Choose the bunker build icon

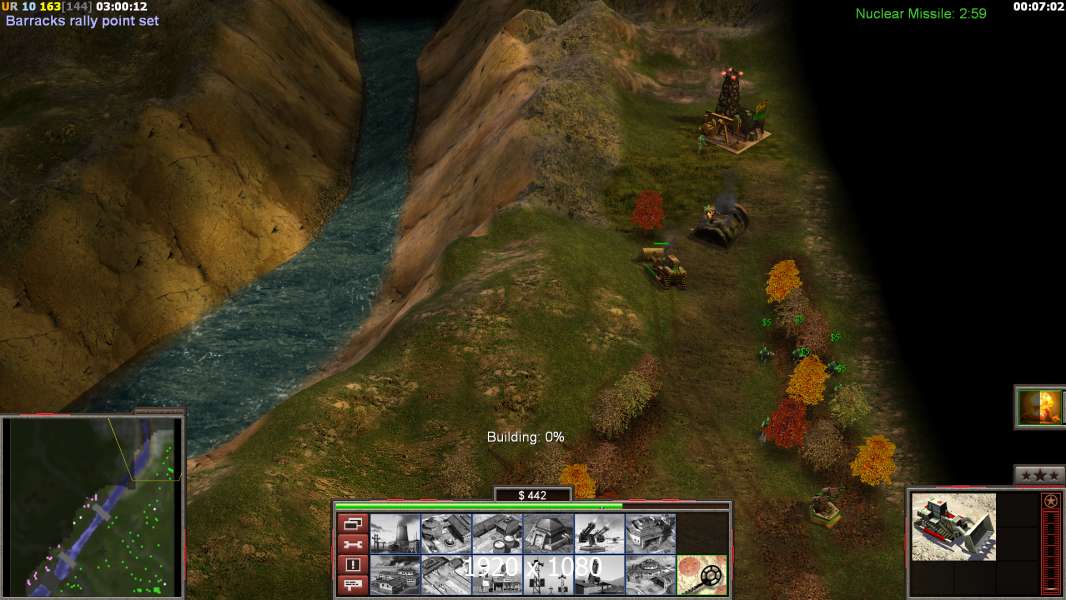548,534
